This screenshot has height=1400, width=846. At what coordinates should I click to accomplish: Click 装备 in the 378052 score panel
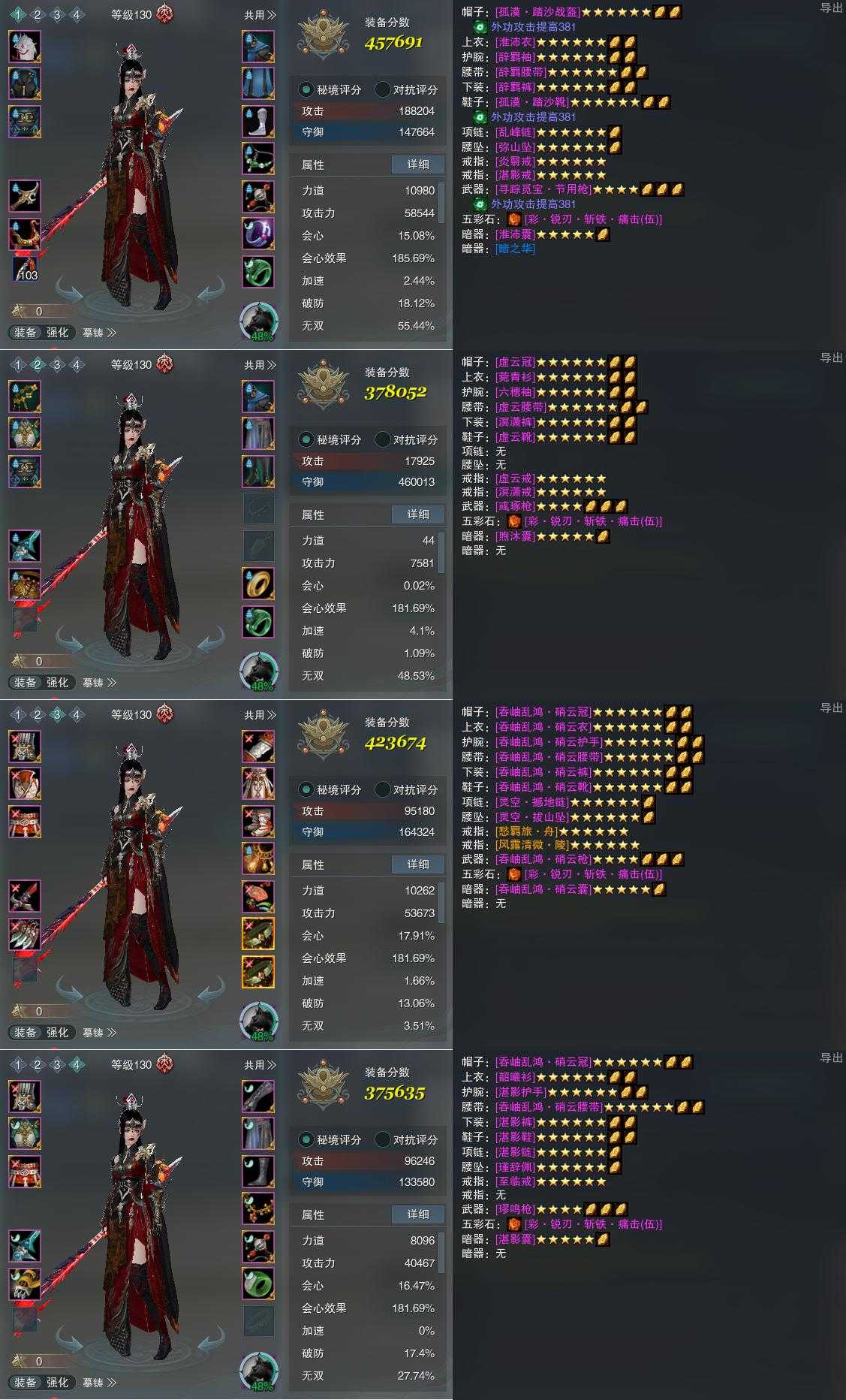click(26, 683)
